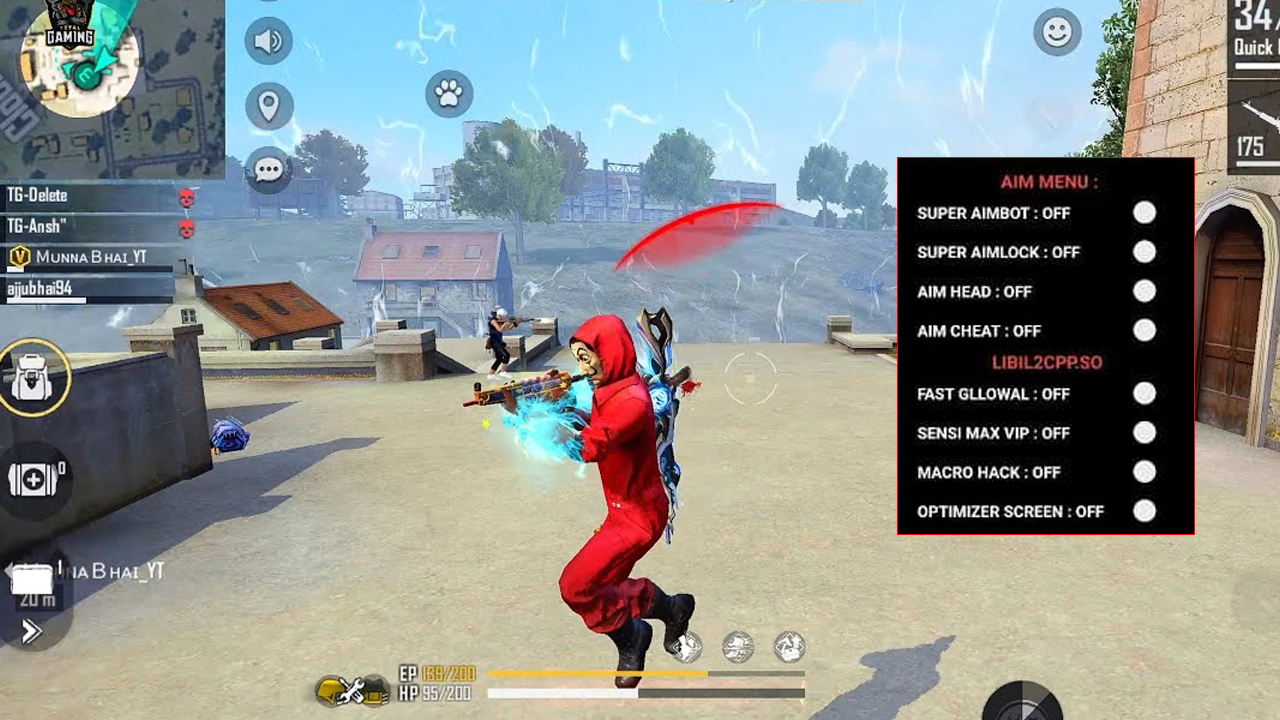Toggle FAST GLLOWAL option
Viewport: 1280px width, 720px height.
click(1144, 394)
